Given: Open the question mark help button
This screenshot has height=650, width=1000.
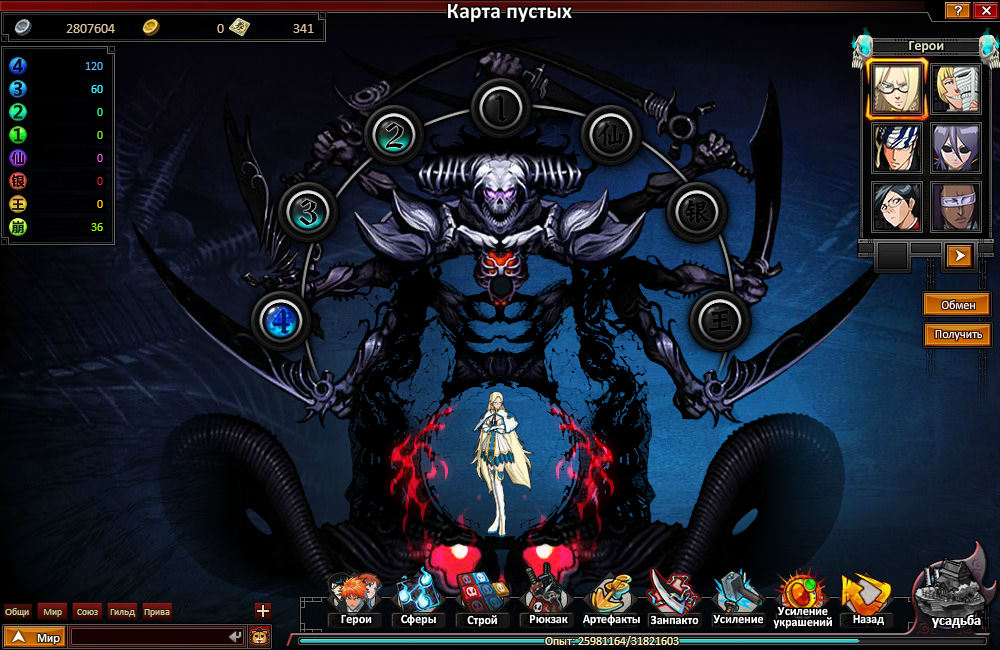Looking at the screenshot, I should [958, 11].
